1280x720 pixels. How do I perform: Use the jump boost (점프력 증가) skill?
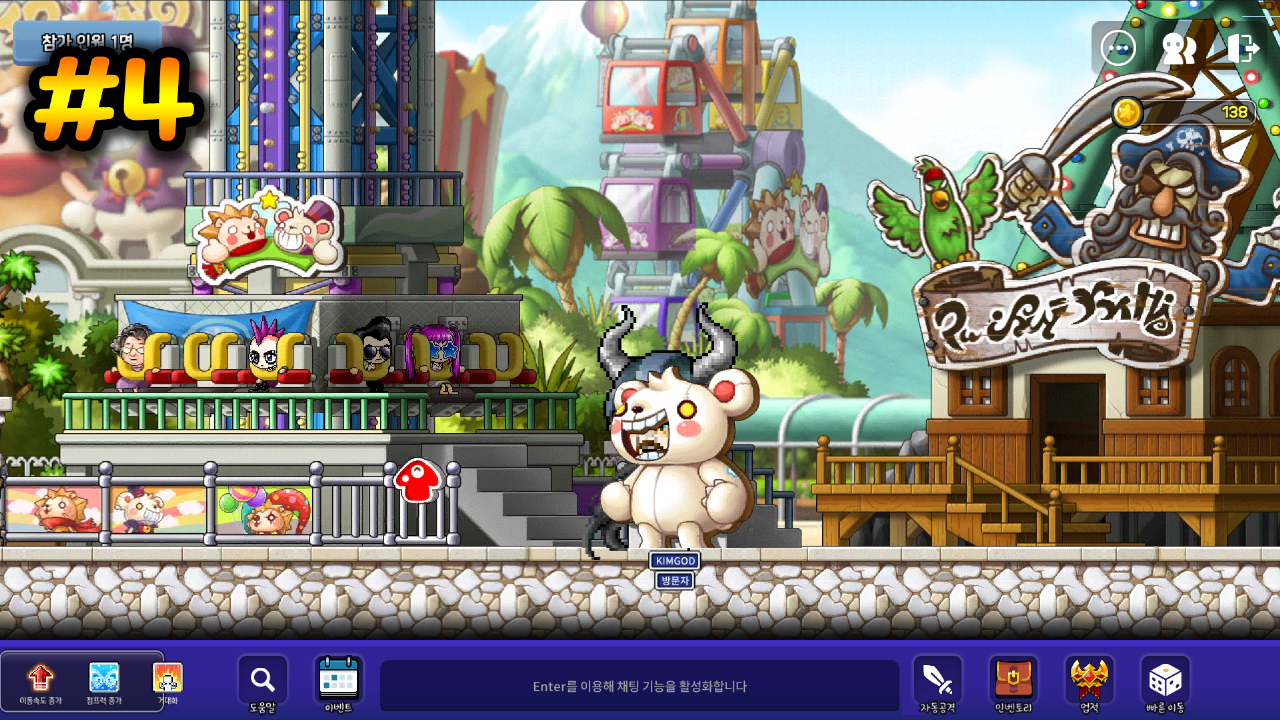[104, 678]
